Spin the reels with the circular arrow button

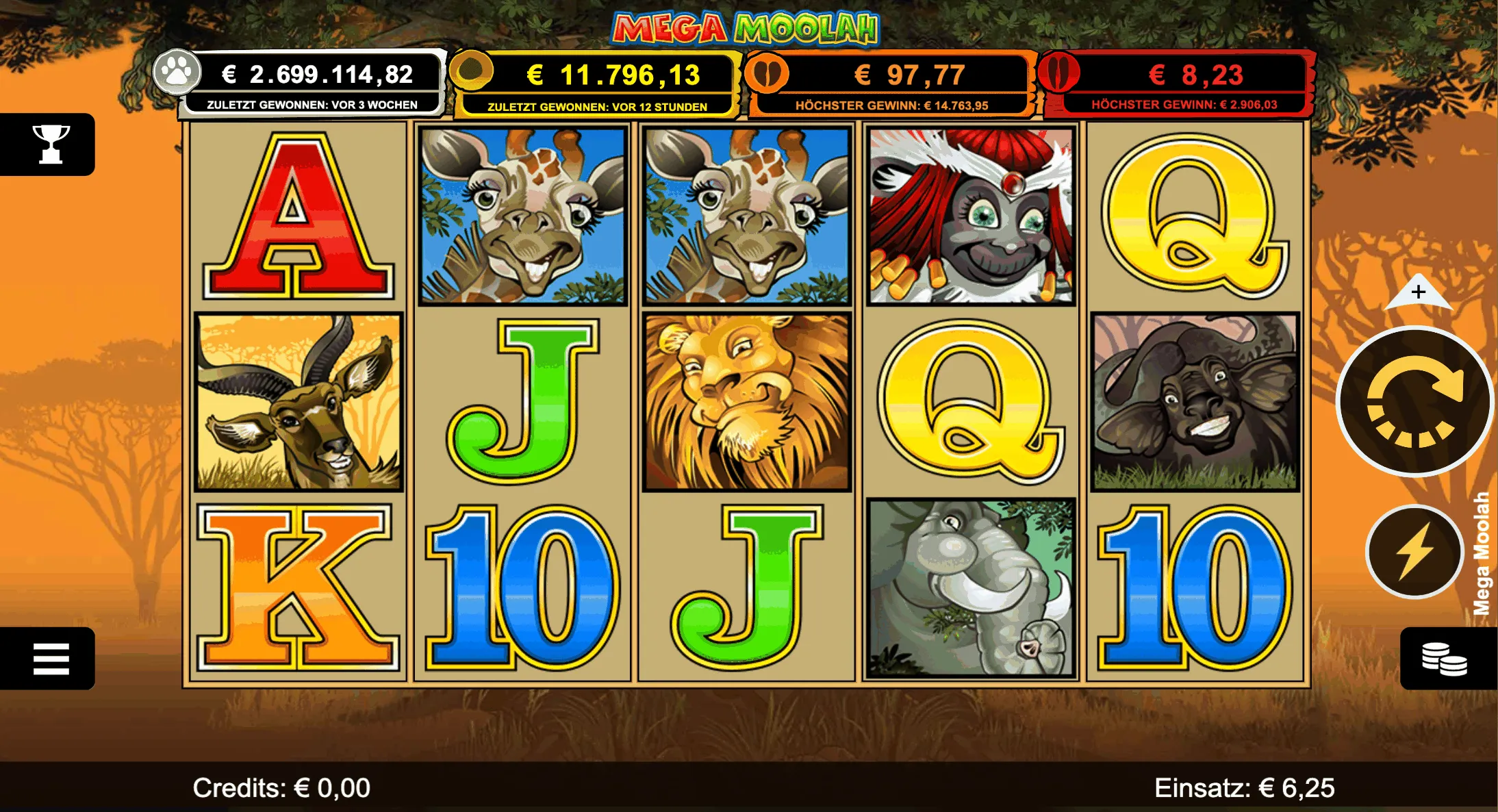click(x=1414, y=402)
